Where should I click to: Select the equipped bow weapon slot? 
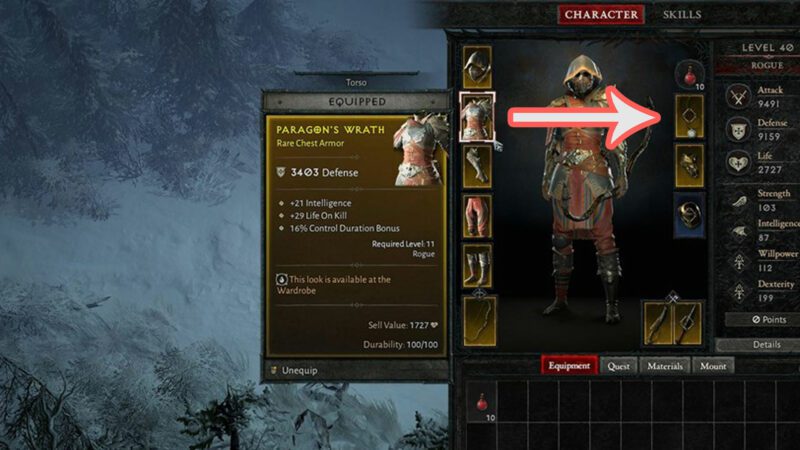(476, 322)
